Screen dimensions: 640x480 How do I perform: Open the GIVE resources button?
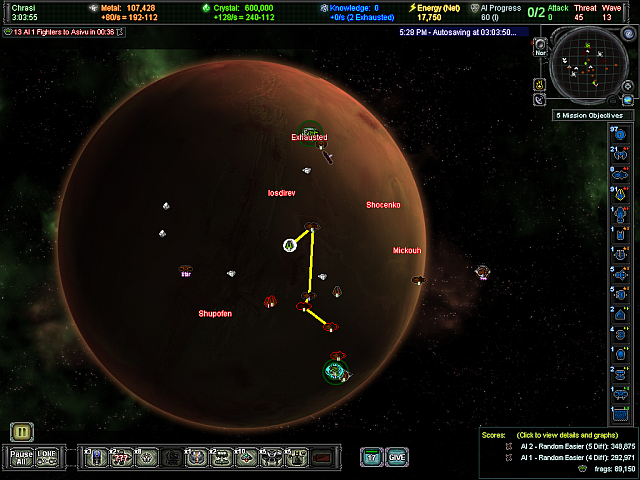(x=397, y=457)
